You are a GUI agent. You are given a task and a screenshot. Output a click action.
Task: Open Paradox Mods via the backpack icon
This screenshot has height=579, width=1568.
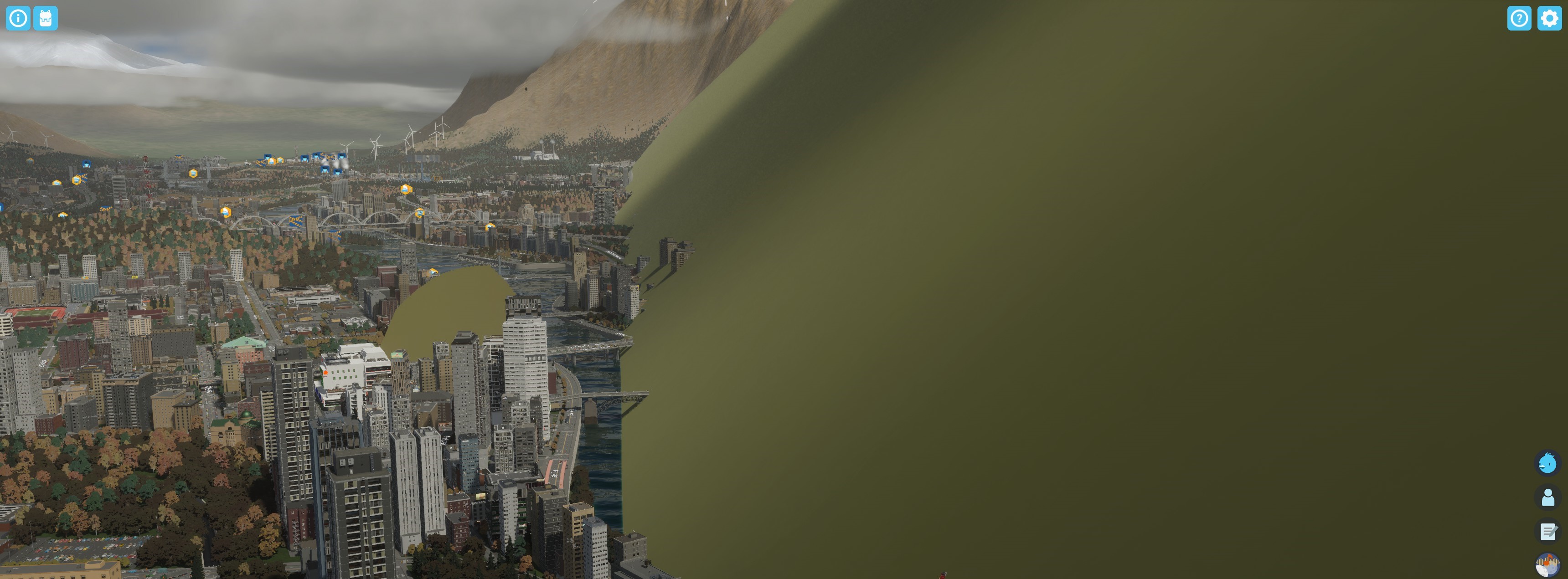tap(46, 18)
